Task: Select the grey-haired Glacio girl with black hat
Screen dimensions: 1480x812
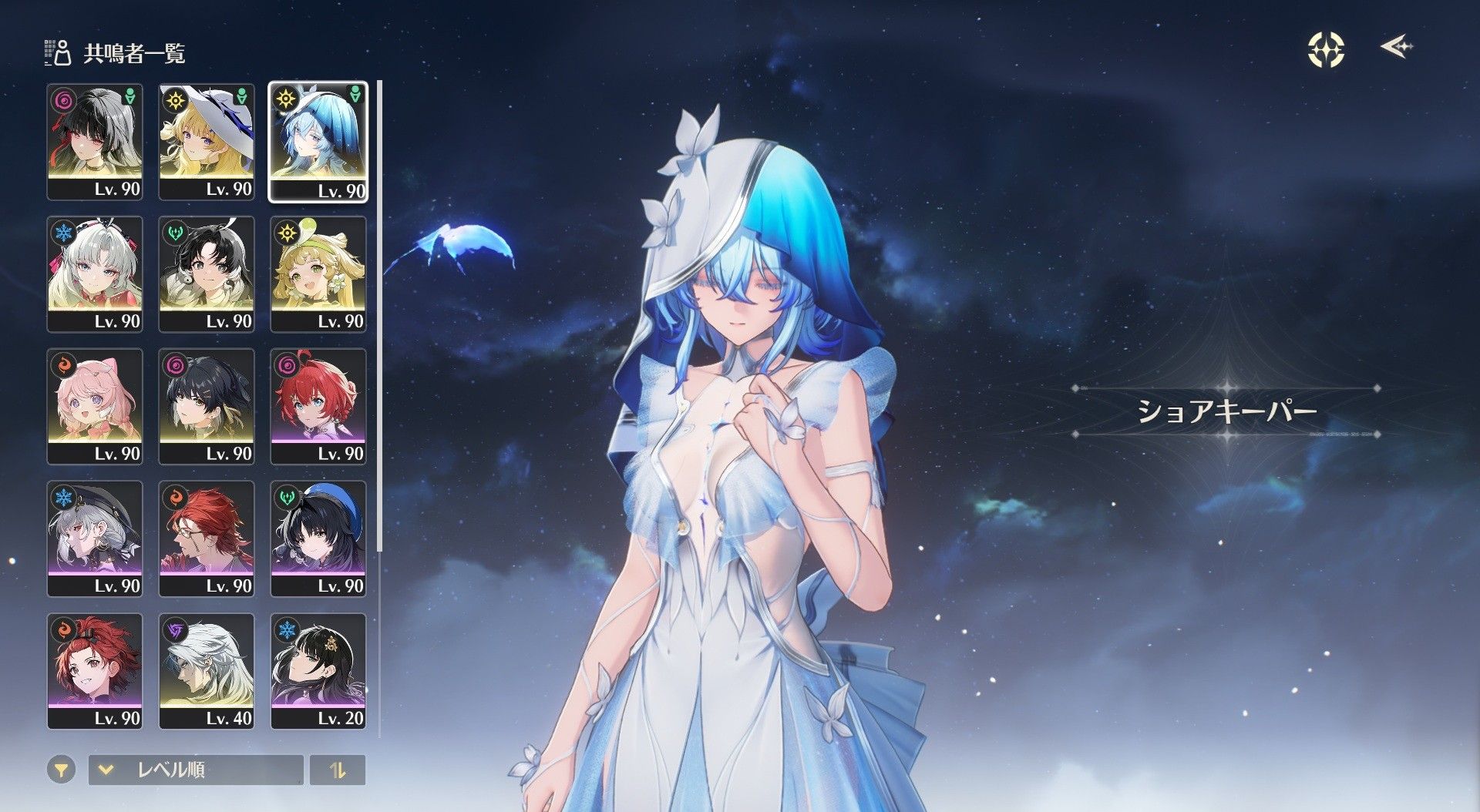Action: click(x=95, y=539)
